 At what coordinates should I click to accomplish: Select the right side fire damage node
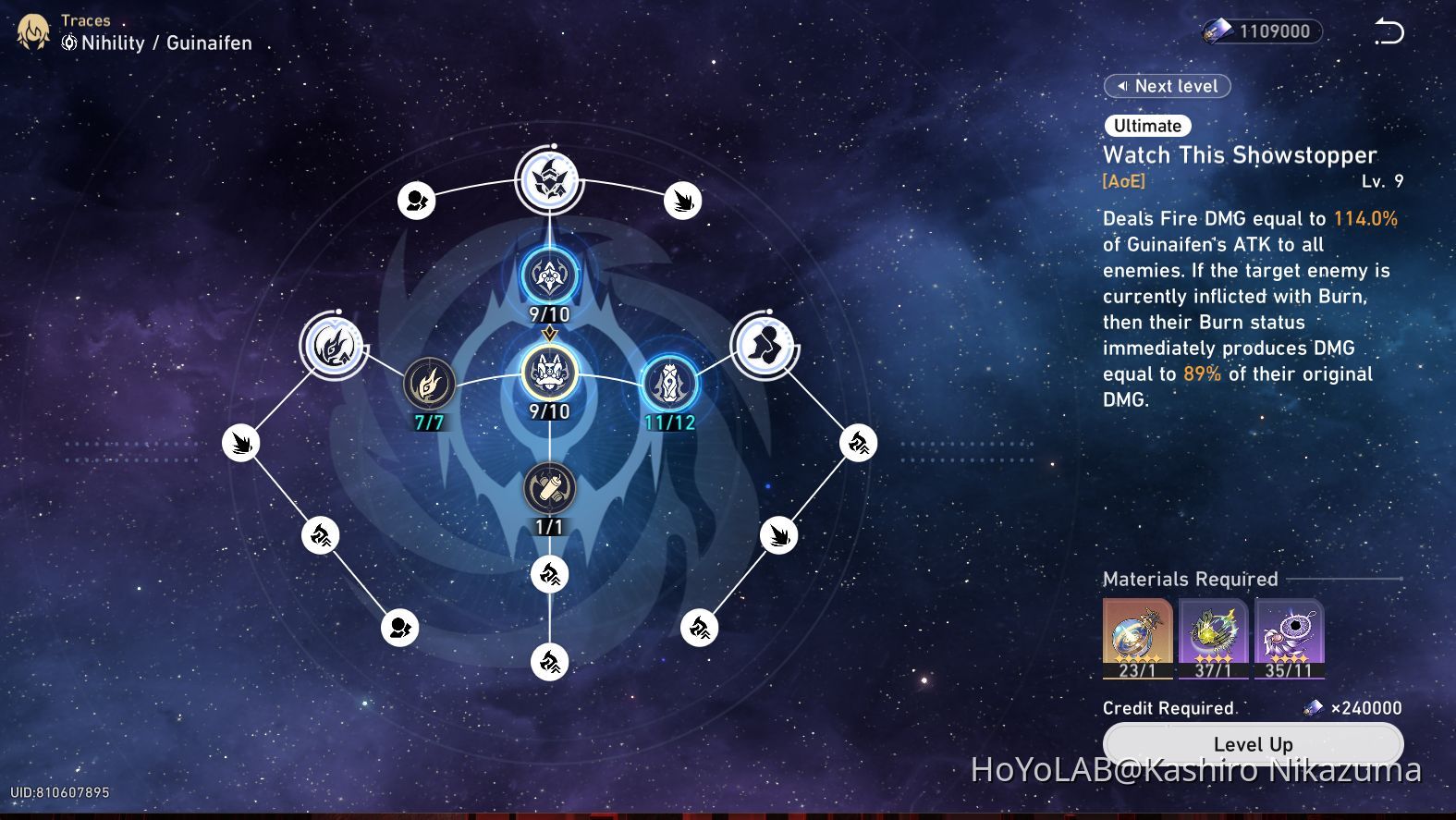(858, 443)
